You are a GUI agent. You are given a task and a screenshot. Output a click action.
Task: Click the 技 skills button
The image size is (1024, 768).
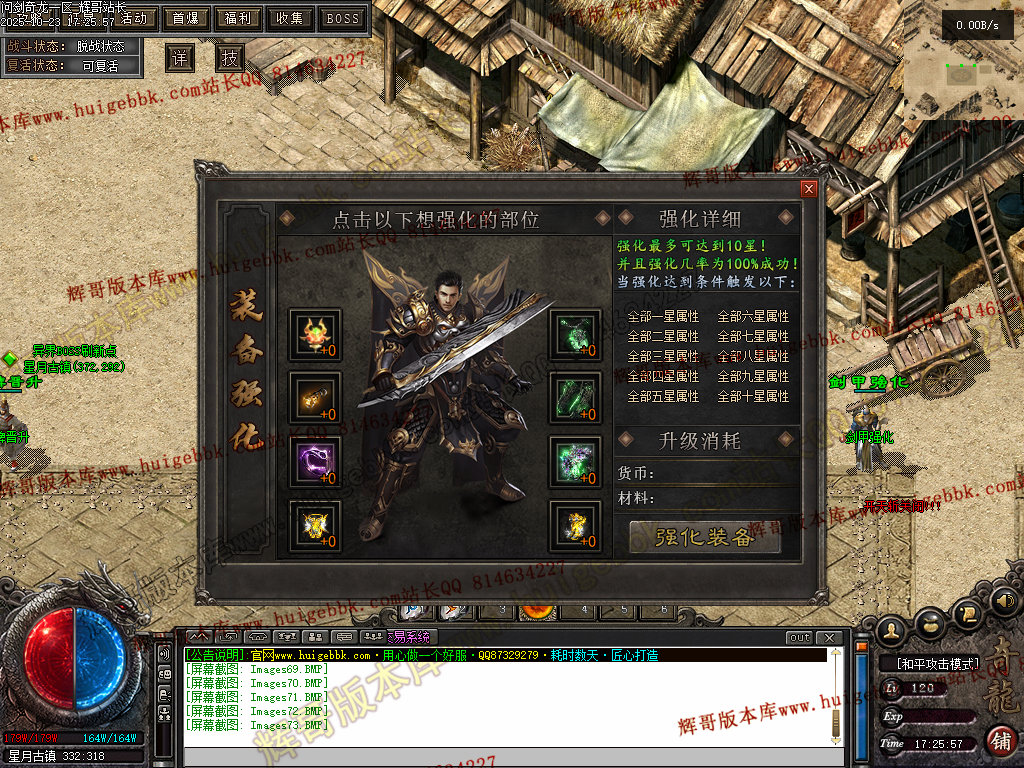(x=230, y=58)
